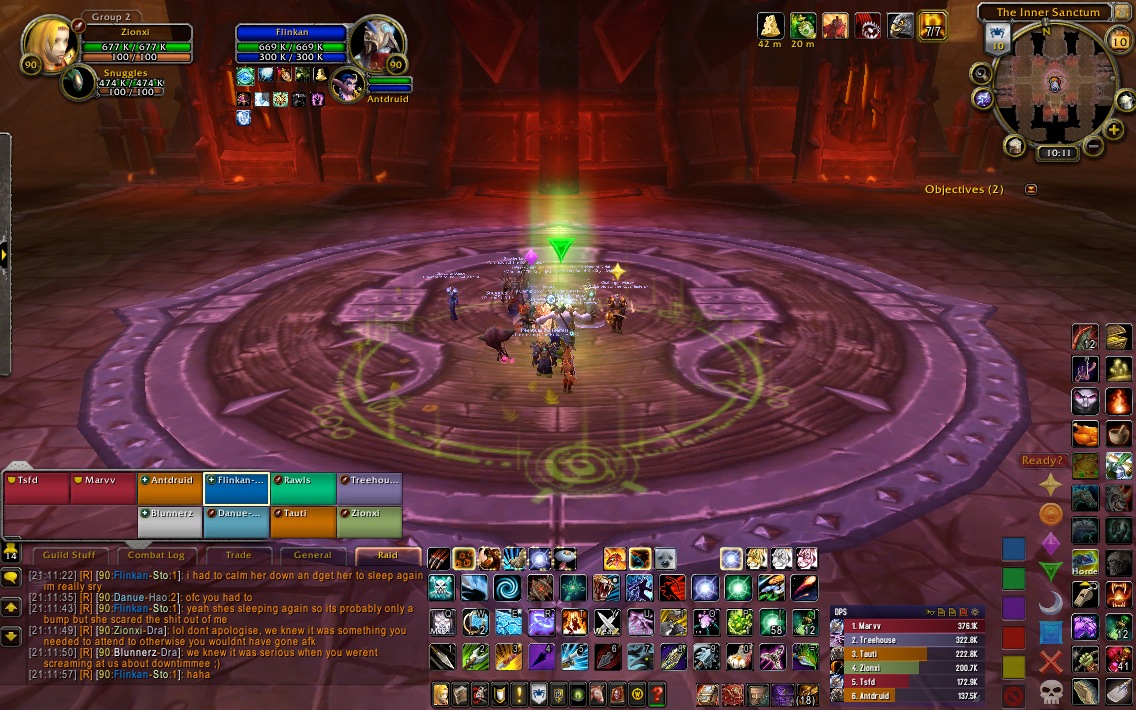This screenshot has height=710, width=1136.
Task: Open the calendar button showing 10
Action: [x=1119, y=40]
